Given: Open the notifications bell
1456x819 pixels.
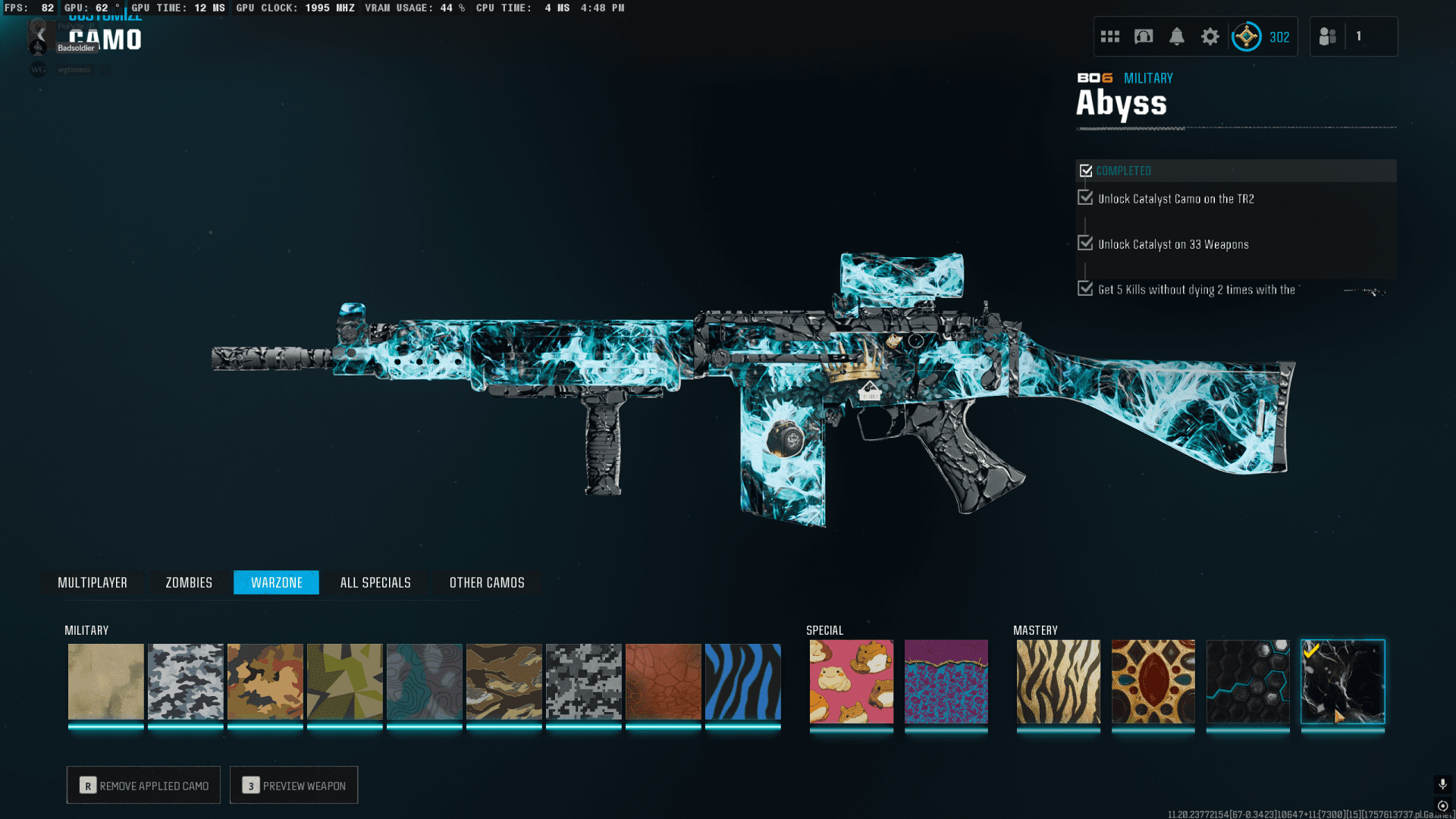Looking at the screenshot, I should (x=1176, y=36).
